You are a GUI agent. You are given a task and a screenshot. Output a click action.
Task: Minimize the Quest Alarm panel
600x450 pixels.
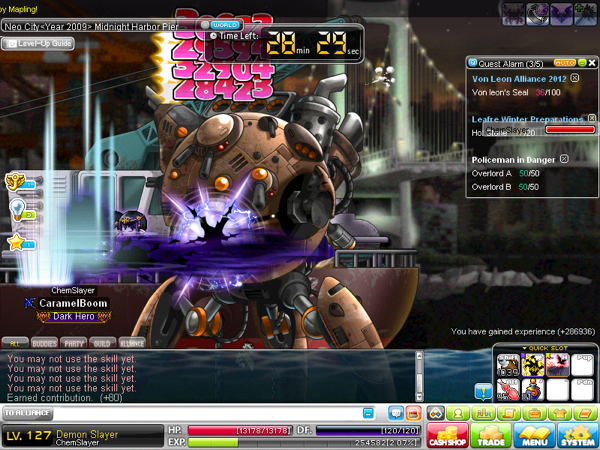click(581, 62)
